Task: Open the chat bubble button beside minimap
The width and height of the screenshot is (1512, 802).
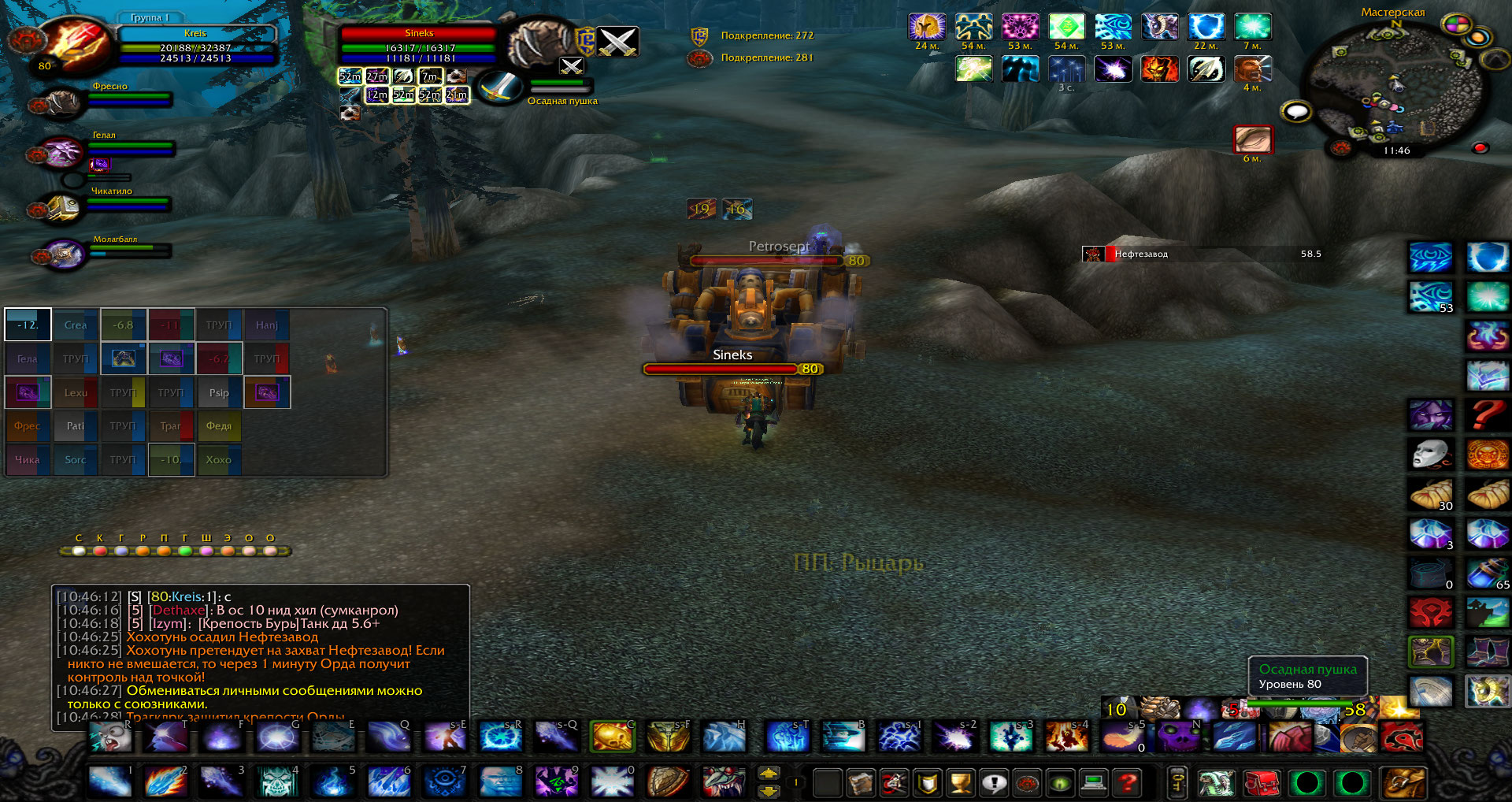Action: 1296,112
